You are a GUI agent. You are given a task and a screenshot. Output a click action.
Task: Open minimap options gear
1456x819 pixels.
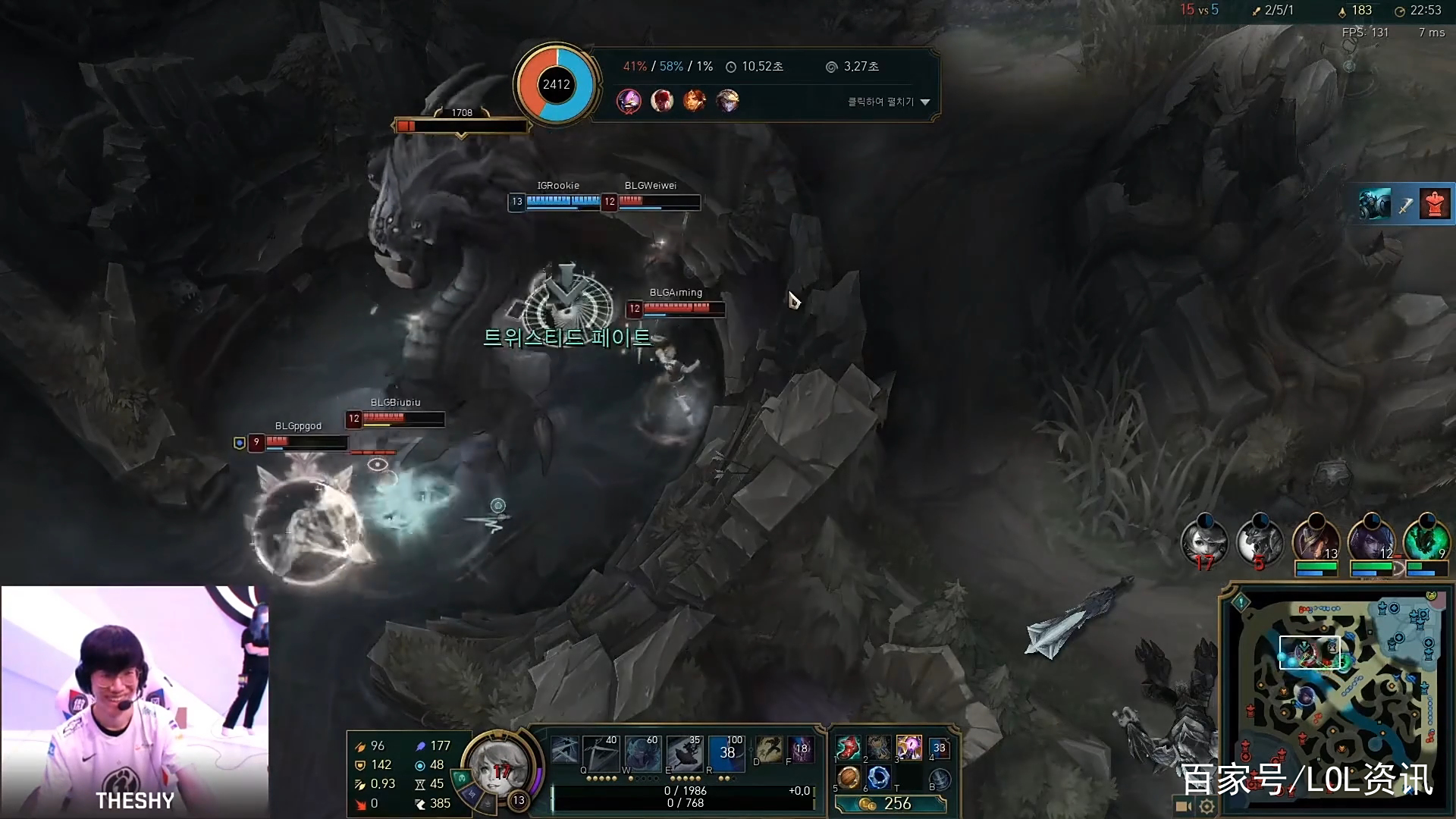point(1207,806)
